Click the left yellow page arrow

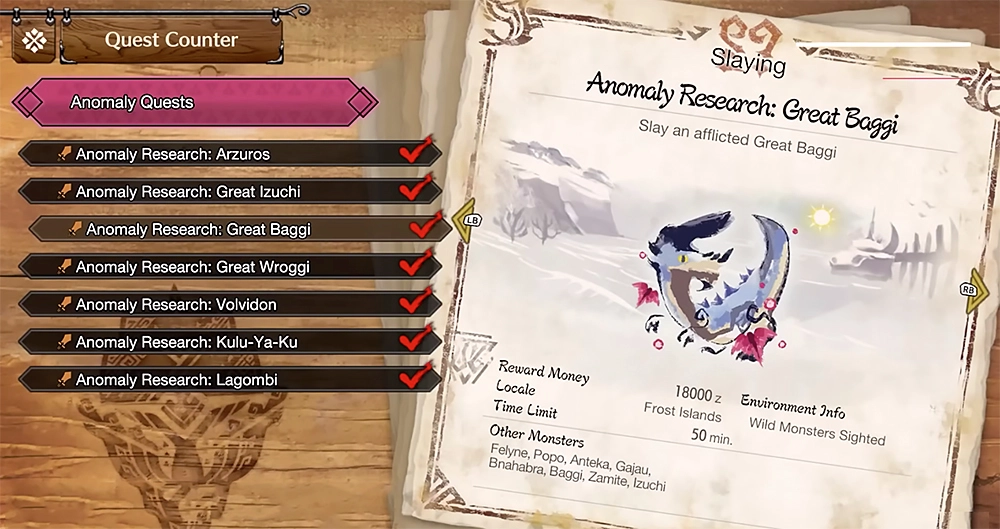(464, 224)
